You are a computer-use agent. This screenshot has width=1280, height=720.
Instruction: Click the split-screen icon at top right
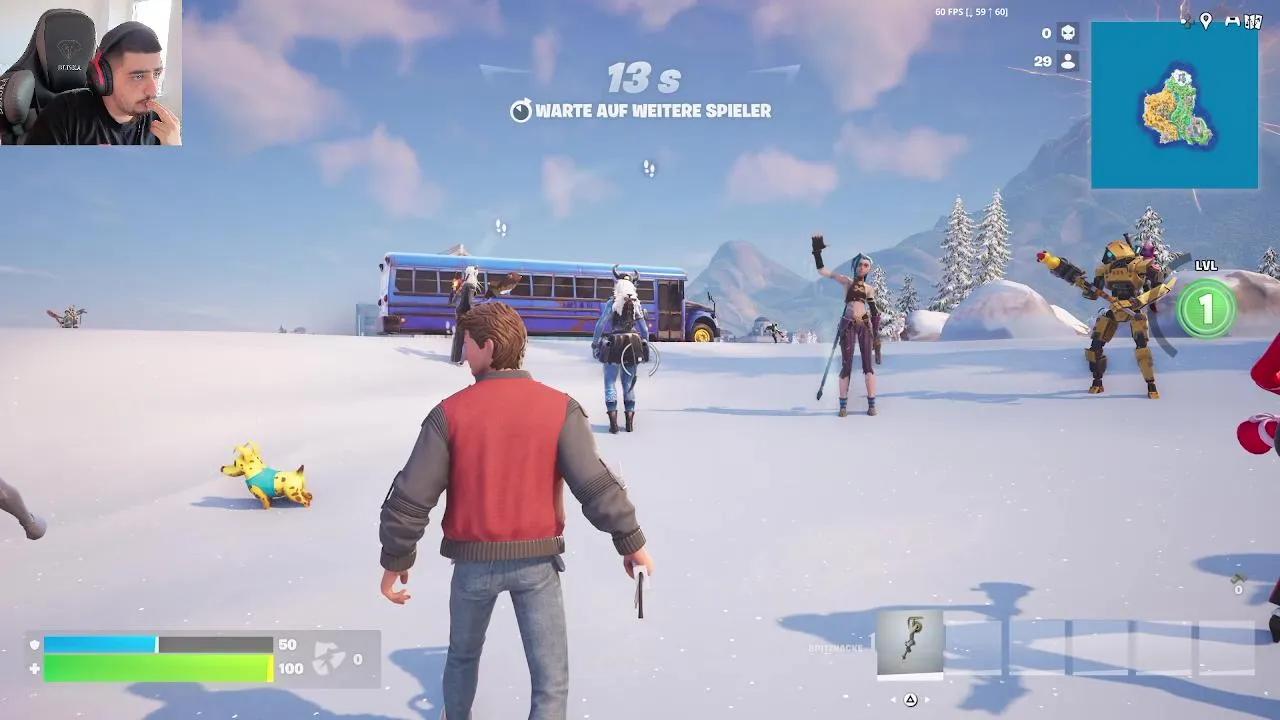coord(1252,21)
